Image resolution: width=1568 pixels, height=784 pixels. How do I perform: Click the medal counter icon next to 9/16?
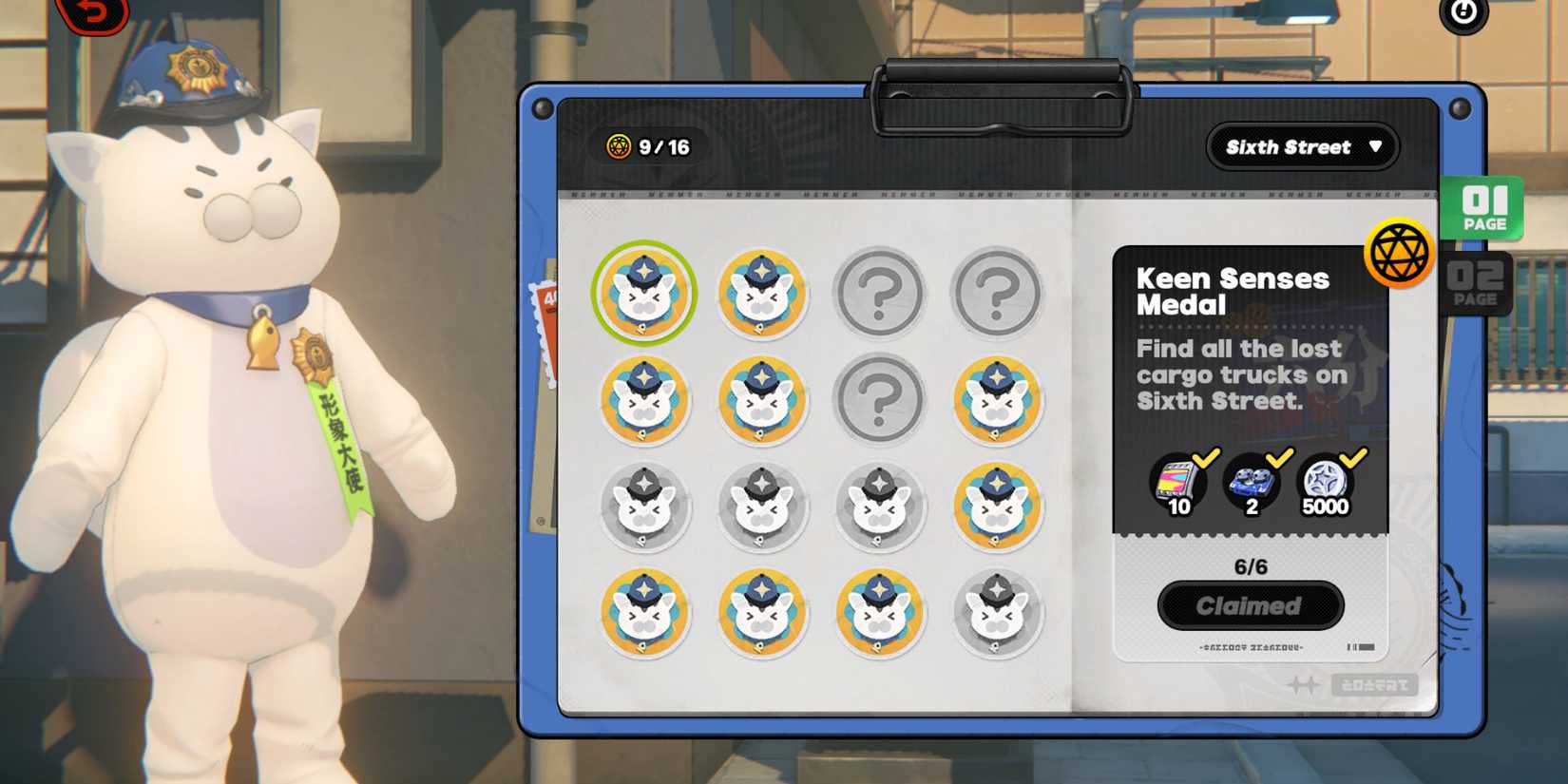[x=621, y=147]
